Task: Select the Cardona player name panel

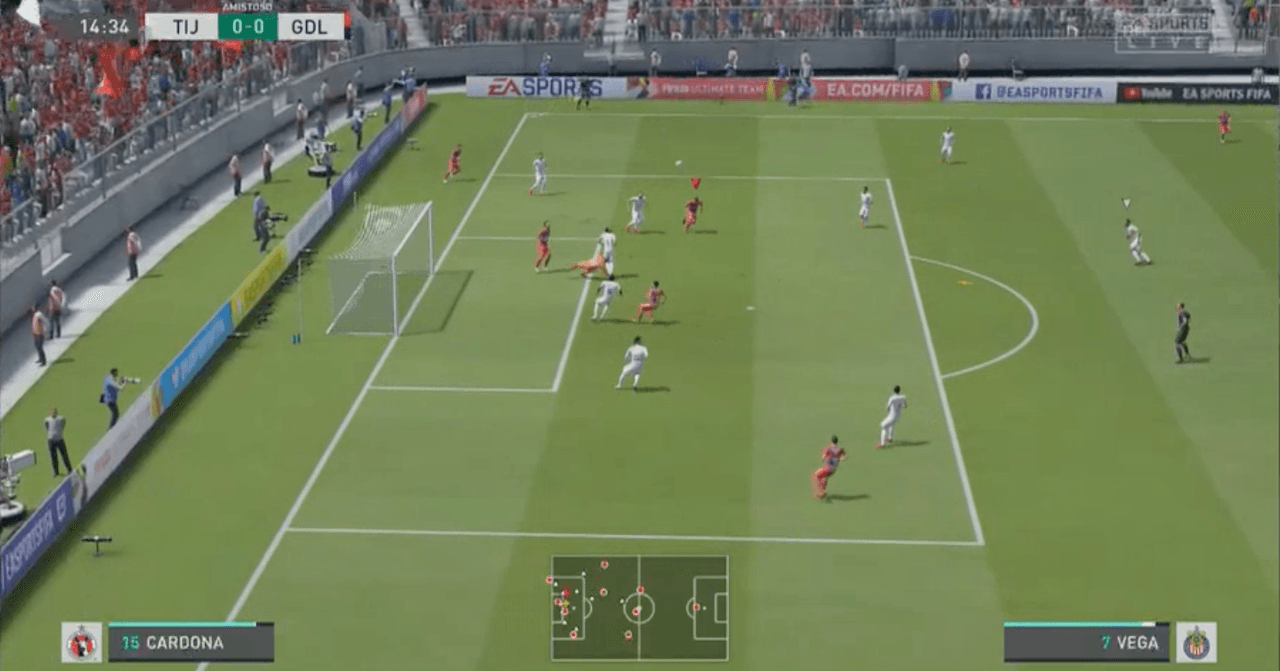Action: point(191,643)
